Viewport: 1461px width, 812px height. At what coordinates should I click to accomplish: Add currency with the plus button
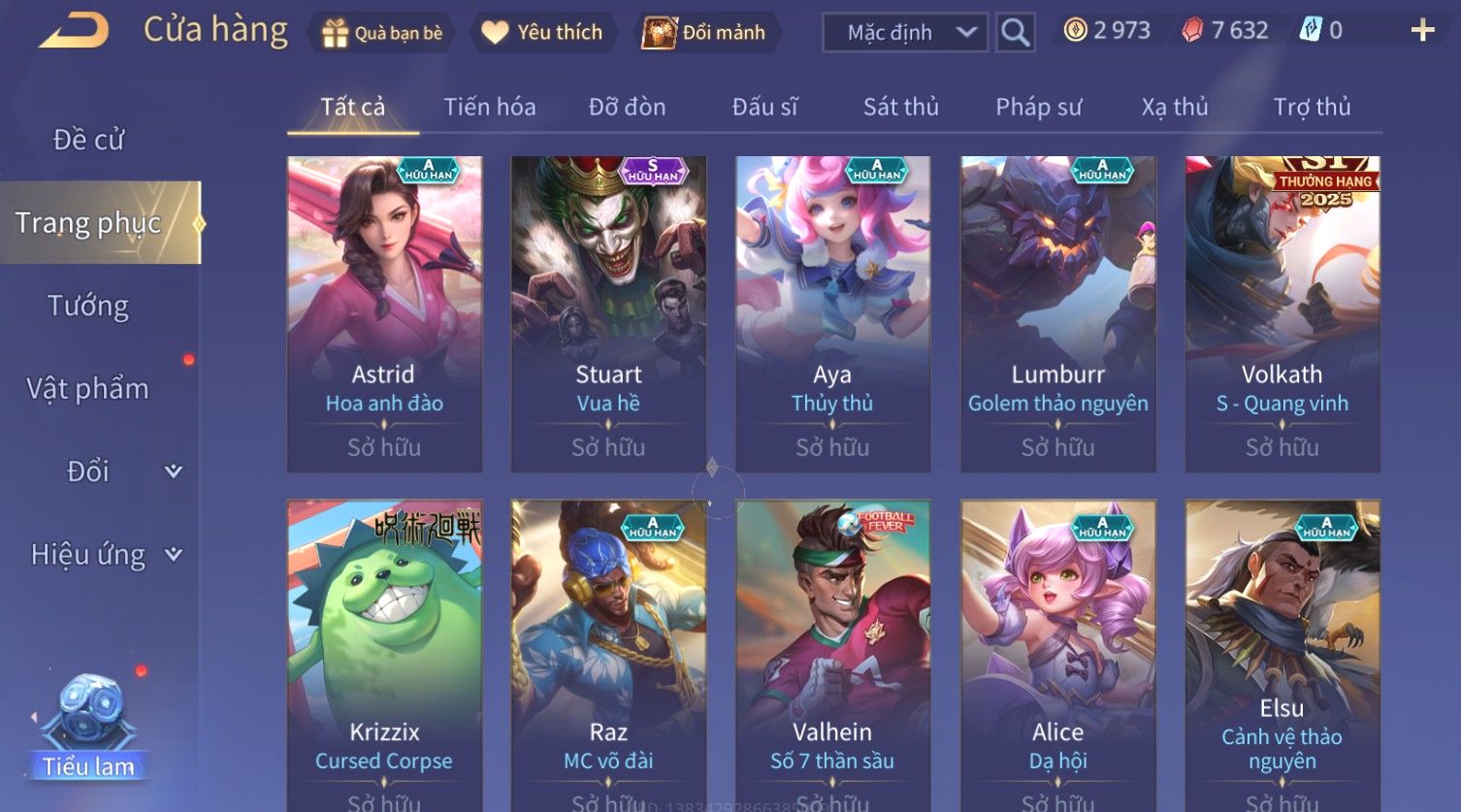tap(1422, 31)
